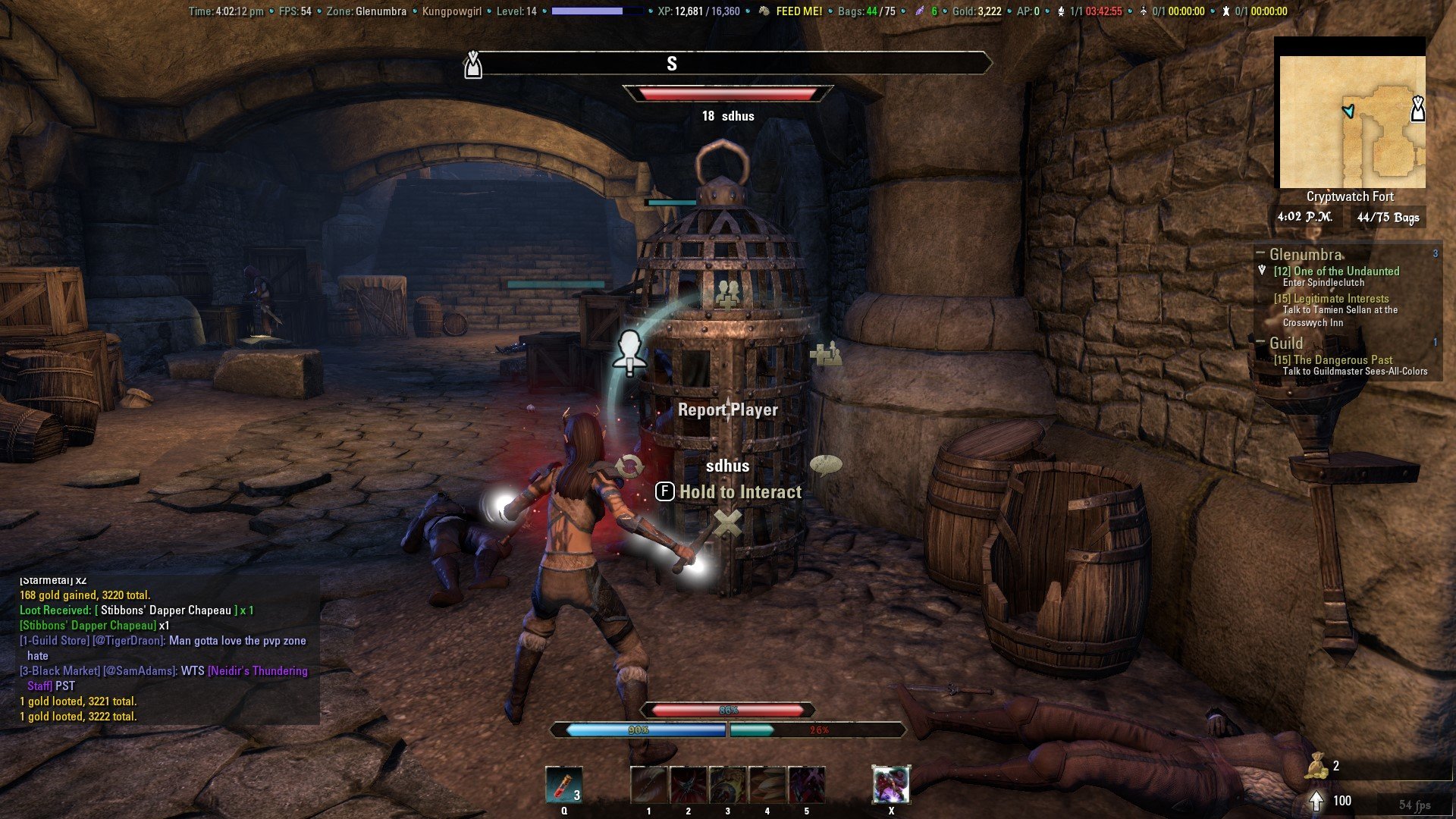The height and width of the screenshot is (819, 1456).
Task: Activate the ultimate ability slot
Action: point(891,785)
